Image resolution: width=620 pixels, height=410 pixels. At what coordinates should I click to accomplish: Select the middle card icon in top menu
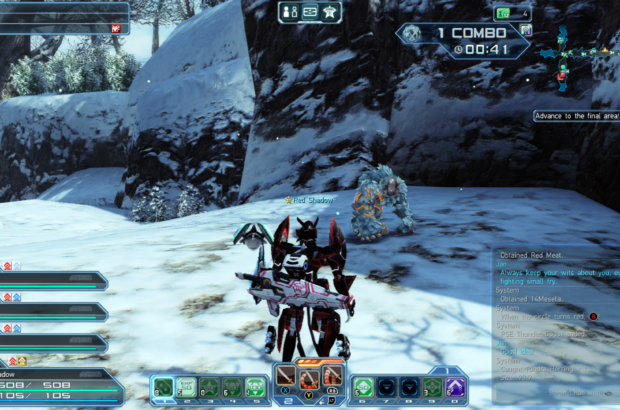tap(309, 12)
